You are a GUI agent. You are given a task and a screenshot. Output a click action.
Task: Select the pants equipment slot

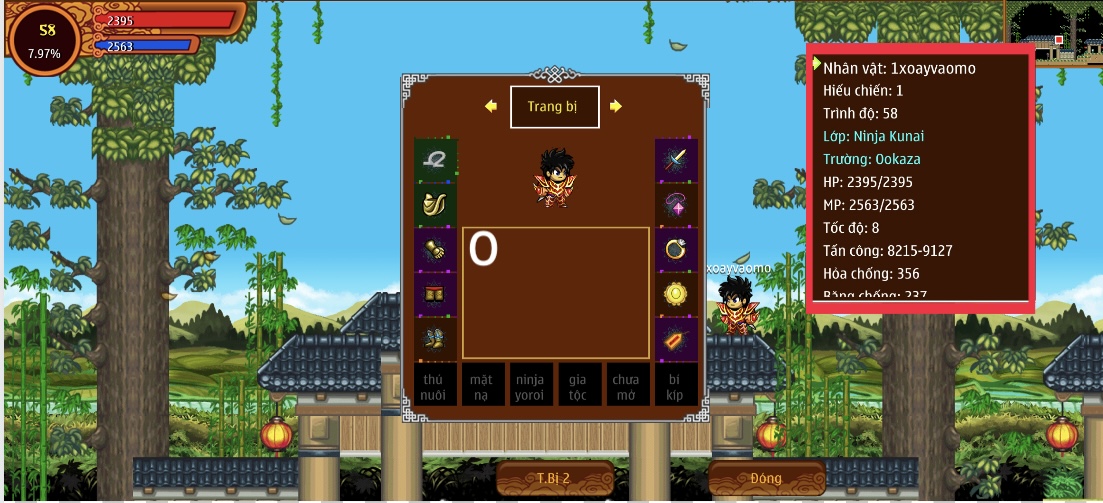(435, 295)
